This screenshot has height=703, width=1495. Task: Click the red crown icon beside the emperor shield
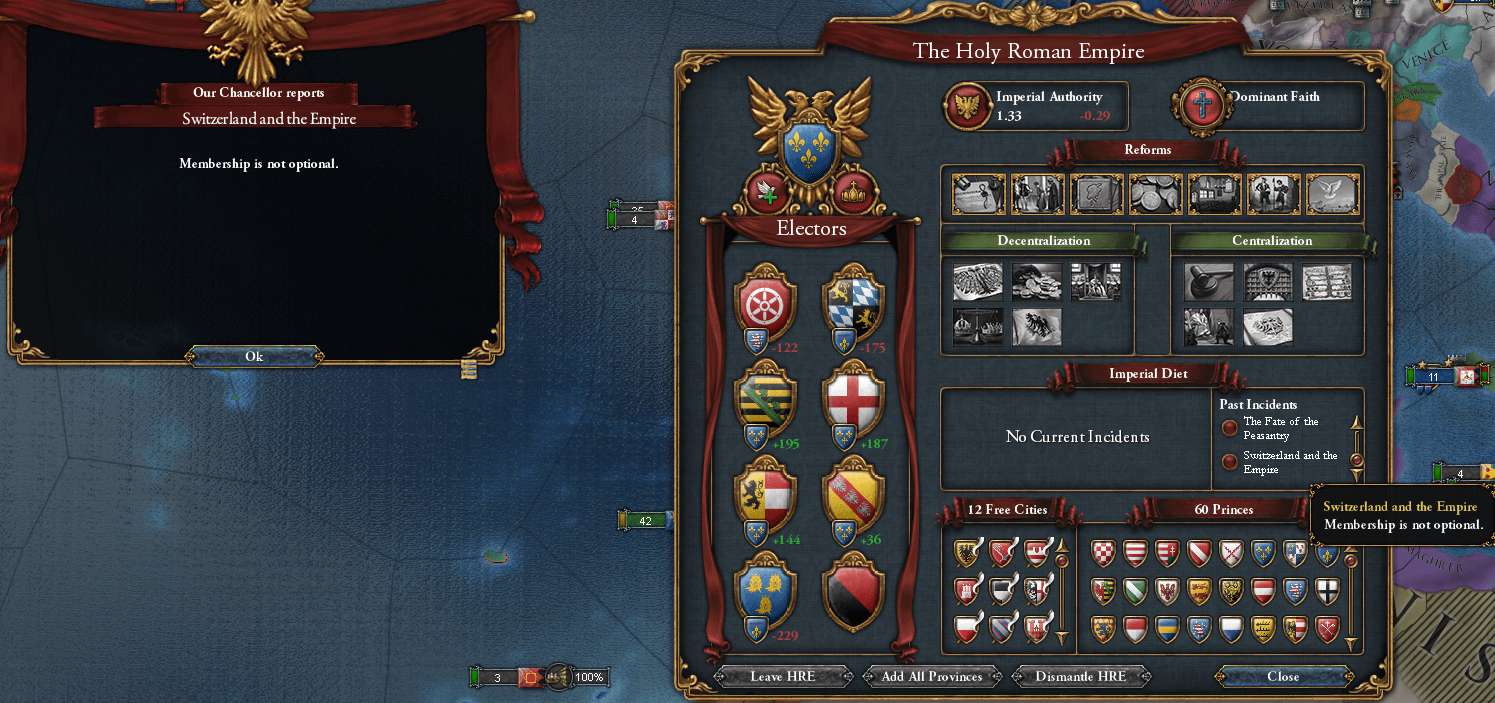[853, 192]
